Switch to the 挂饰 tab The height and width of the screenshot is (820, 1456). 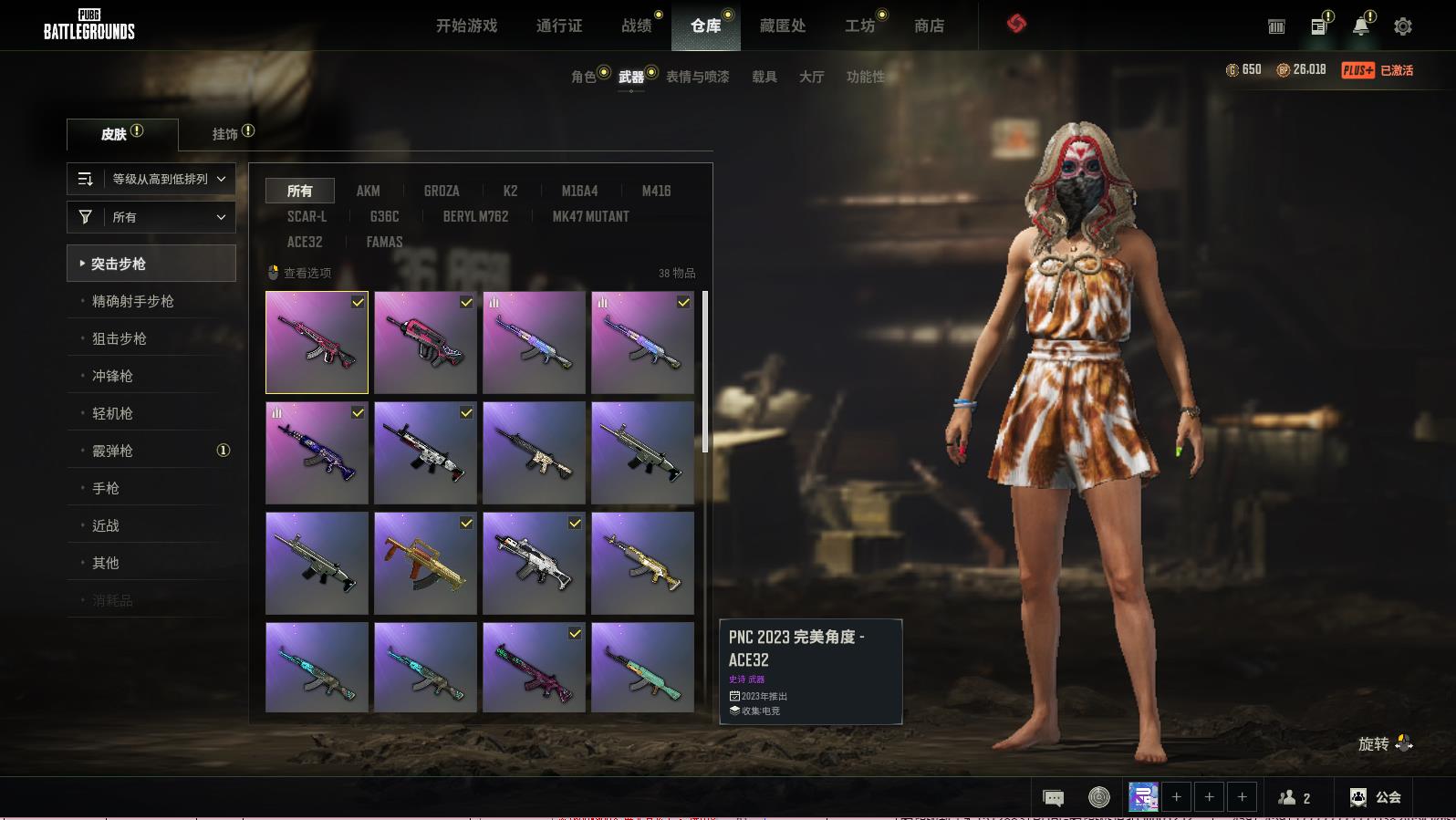[224, 134]
